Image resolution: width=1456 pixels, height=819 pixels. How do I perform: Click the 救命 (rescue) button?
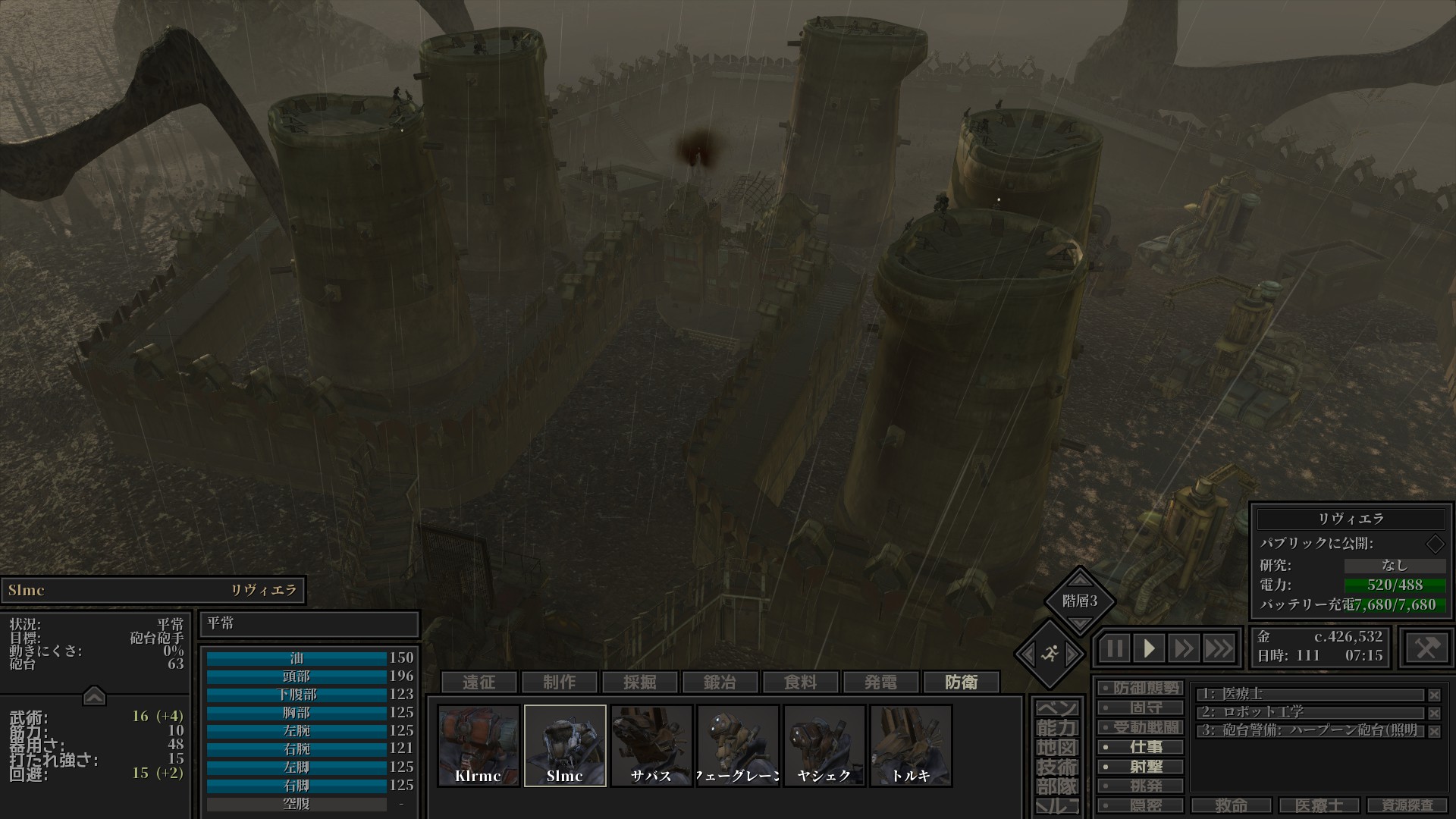pos(1231,805)
